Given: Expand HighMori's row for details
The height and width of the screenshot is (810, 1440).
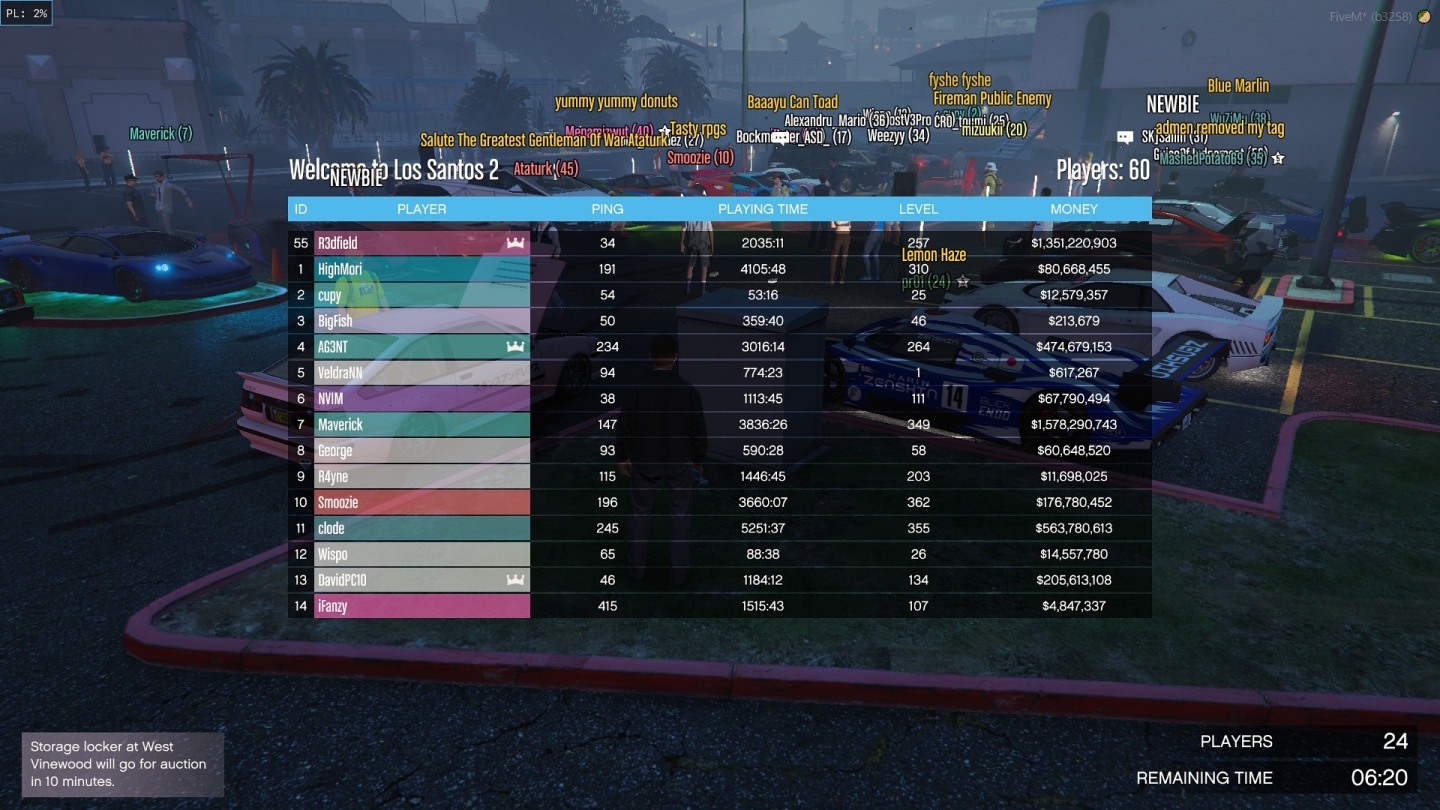Looking at the screenshot, I should coord(422,268).
